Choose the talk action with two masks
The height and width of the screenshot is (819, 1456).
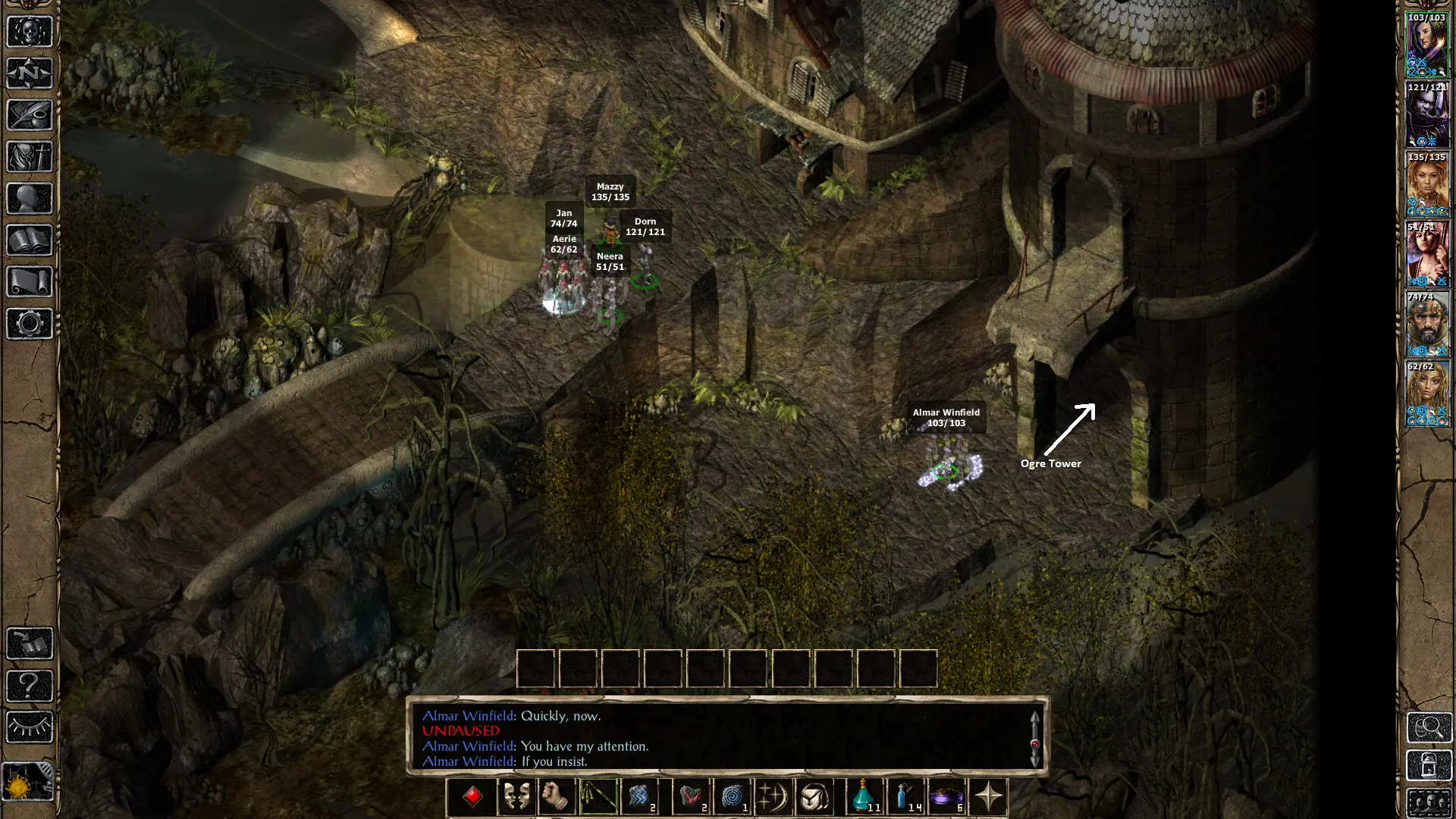[x=516, y=797]
